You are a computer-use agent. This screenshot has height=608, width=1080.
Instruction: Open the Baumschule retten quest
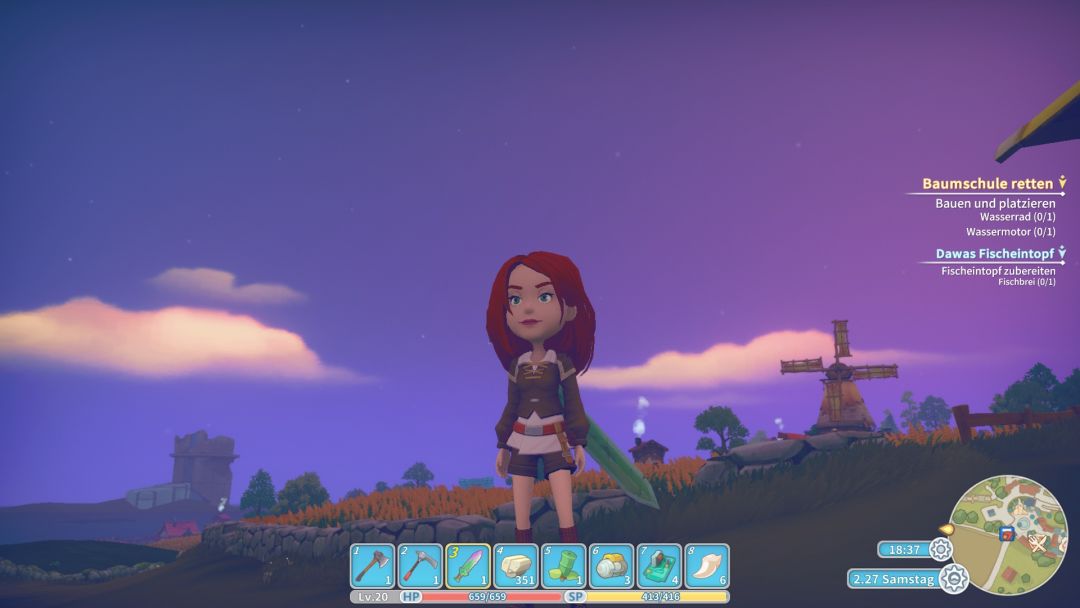987,184
